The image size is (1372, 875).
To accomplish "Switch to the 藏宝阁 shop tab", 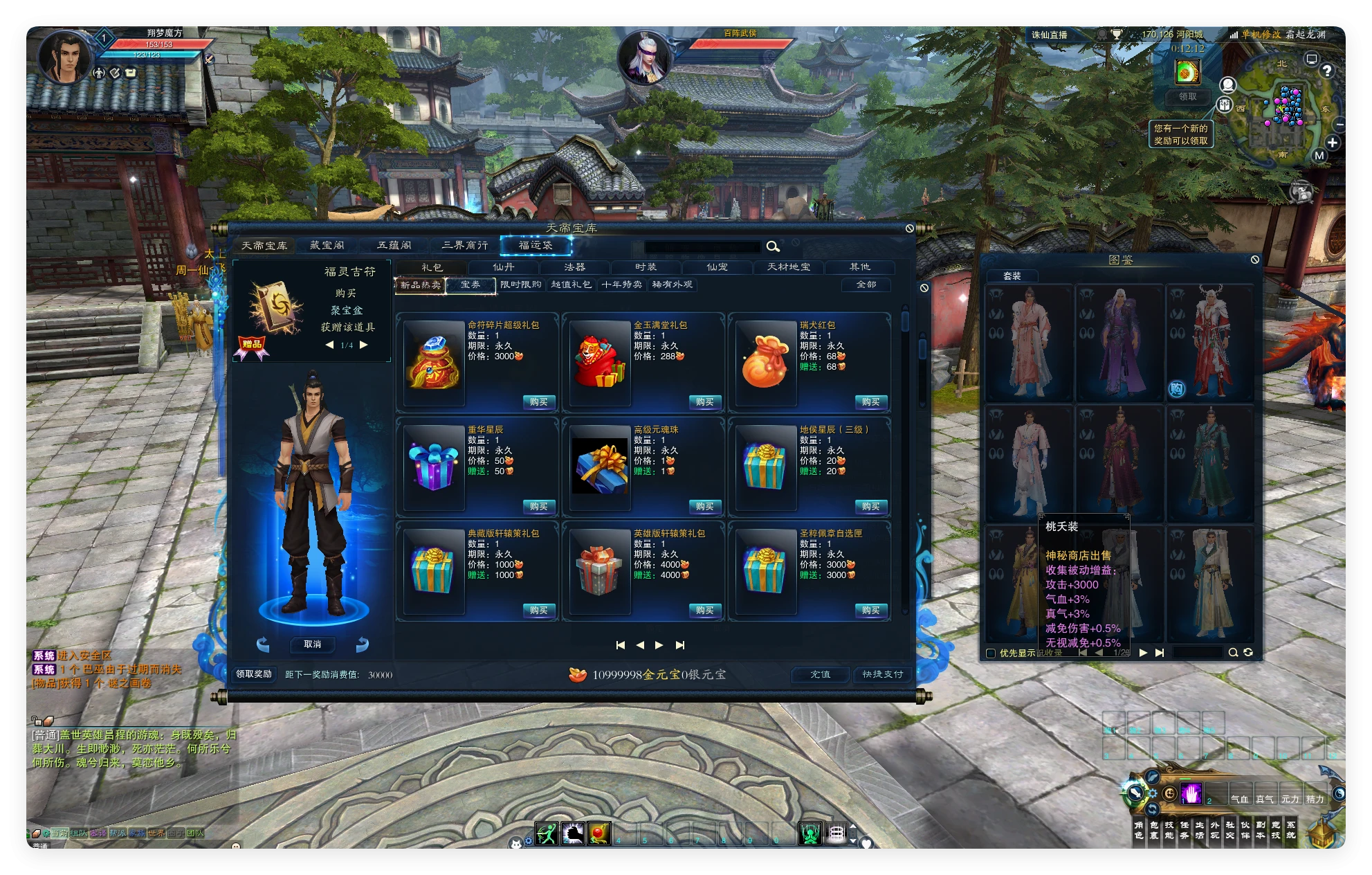I will click(327, 245).
